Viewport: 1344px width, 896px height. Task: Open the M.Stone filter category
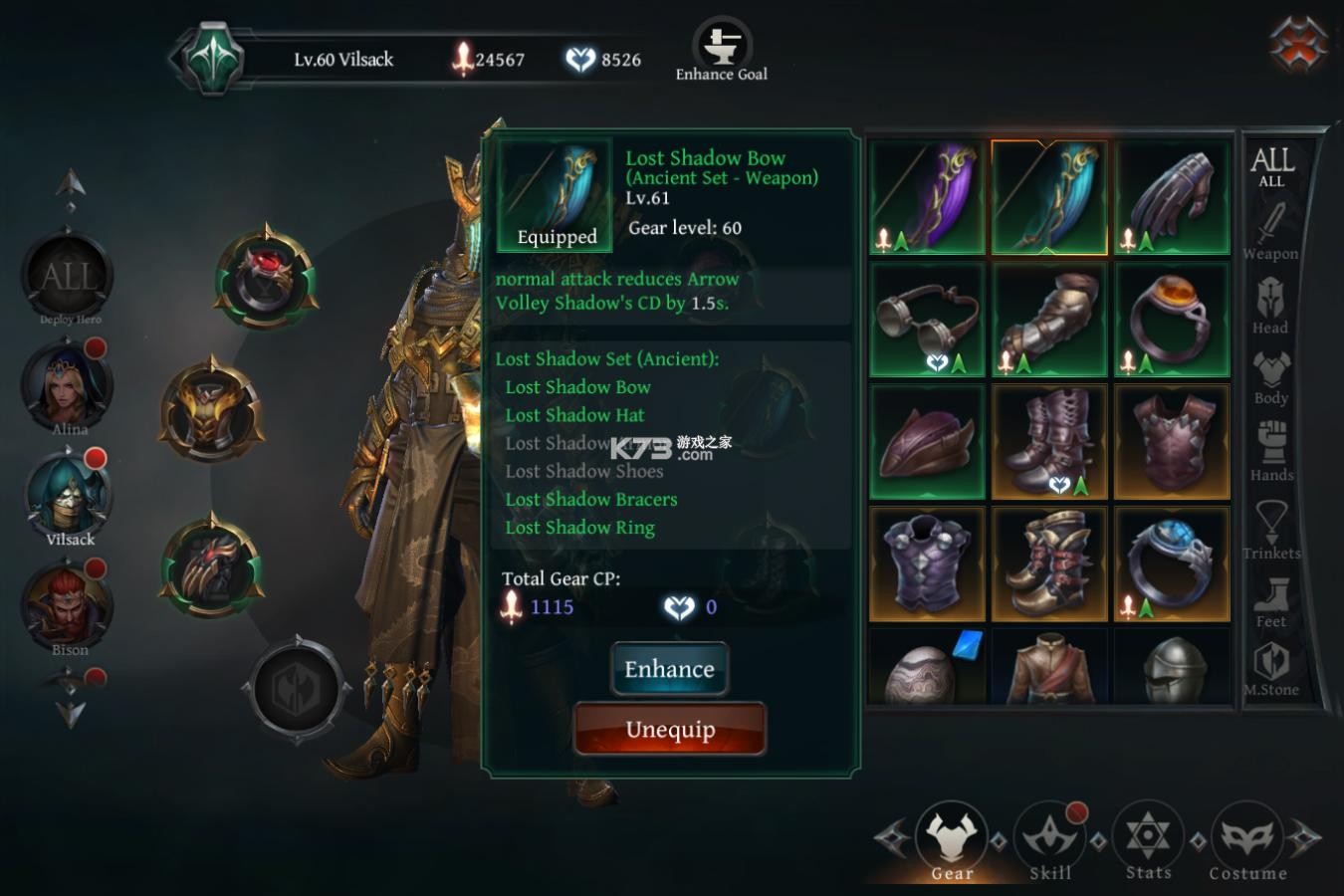pos(1271,669)
